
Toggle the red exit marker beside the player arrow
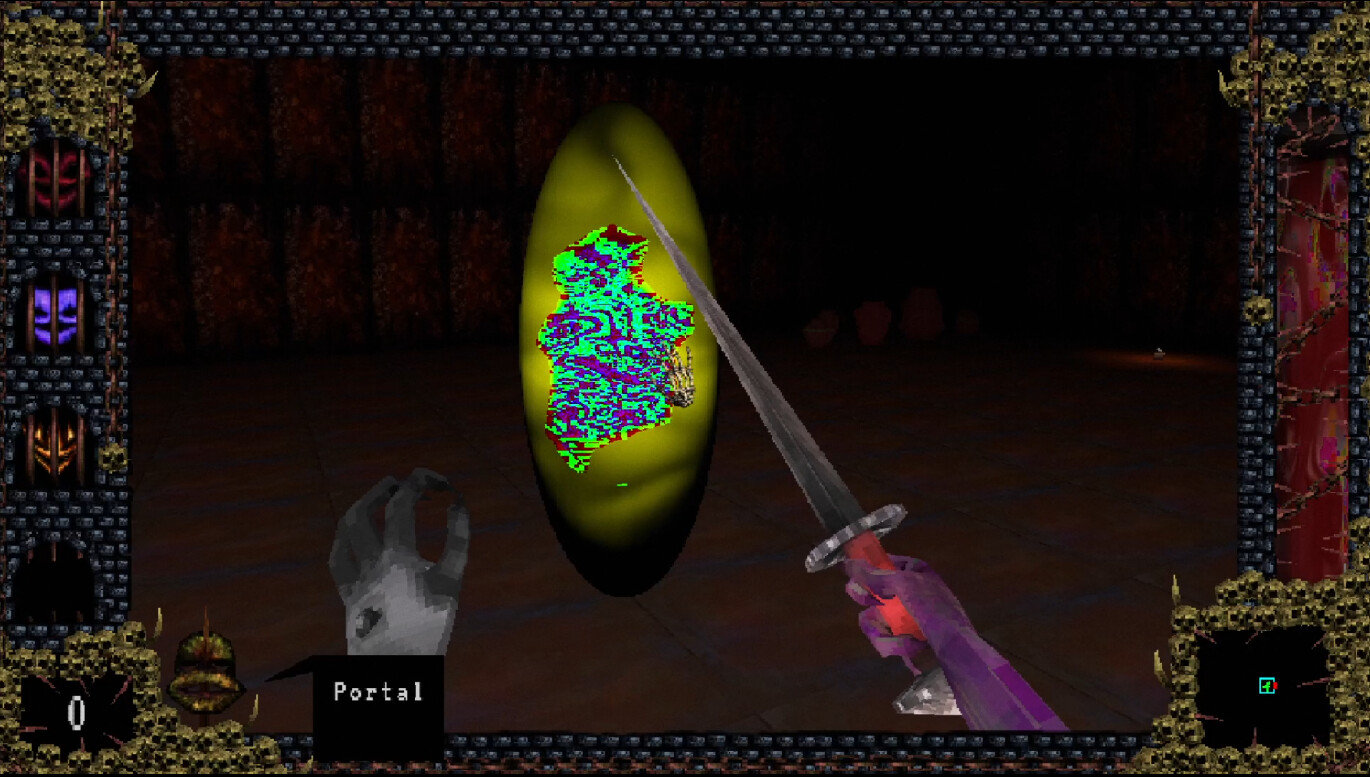pos(1276,686)
